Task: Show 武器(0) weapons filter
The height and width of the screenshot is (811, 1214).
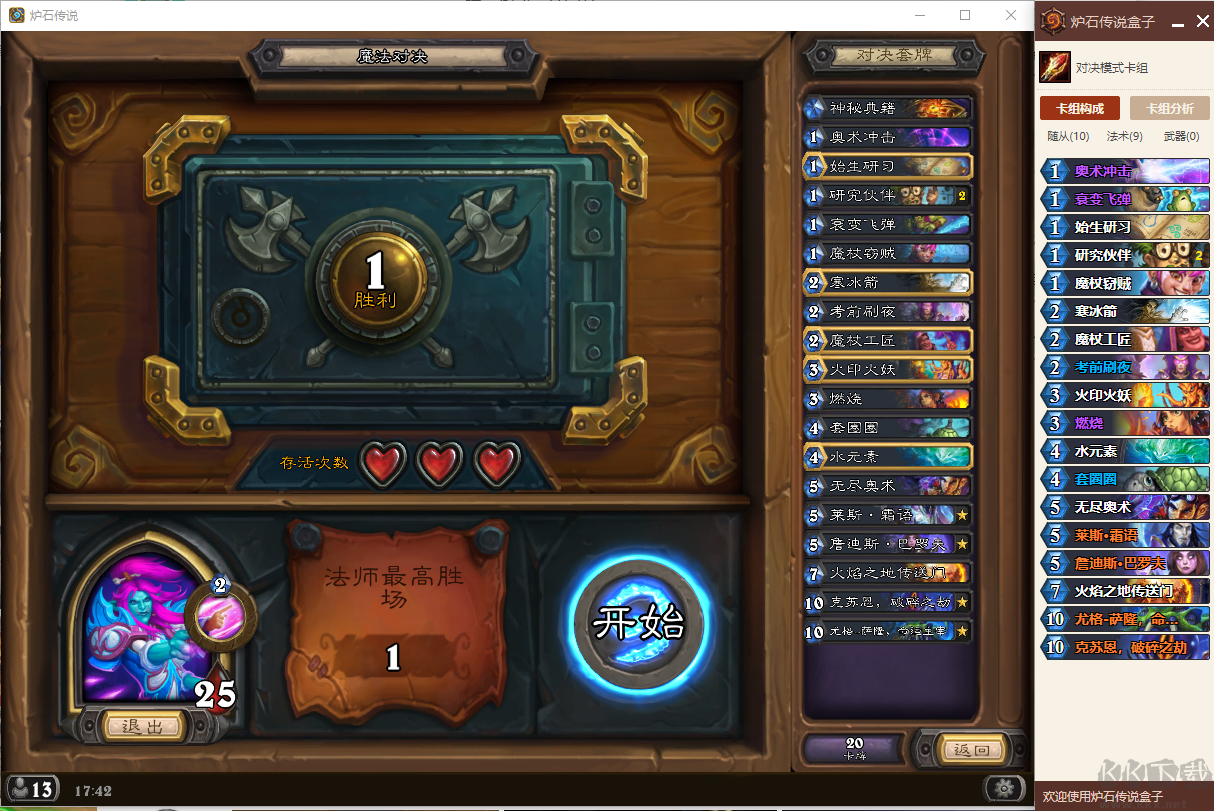Action: 1181,136
